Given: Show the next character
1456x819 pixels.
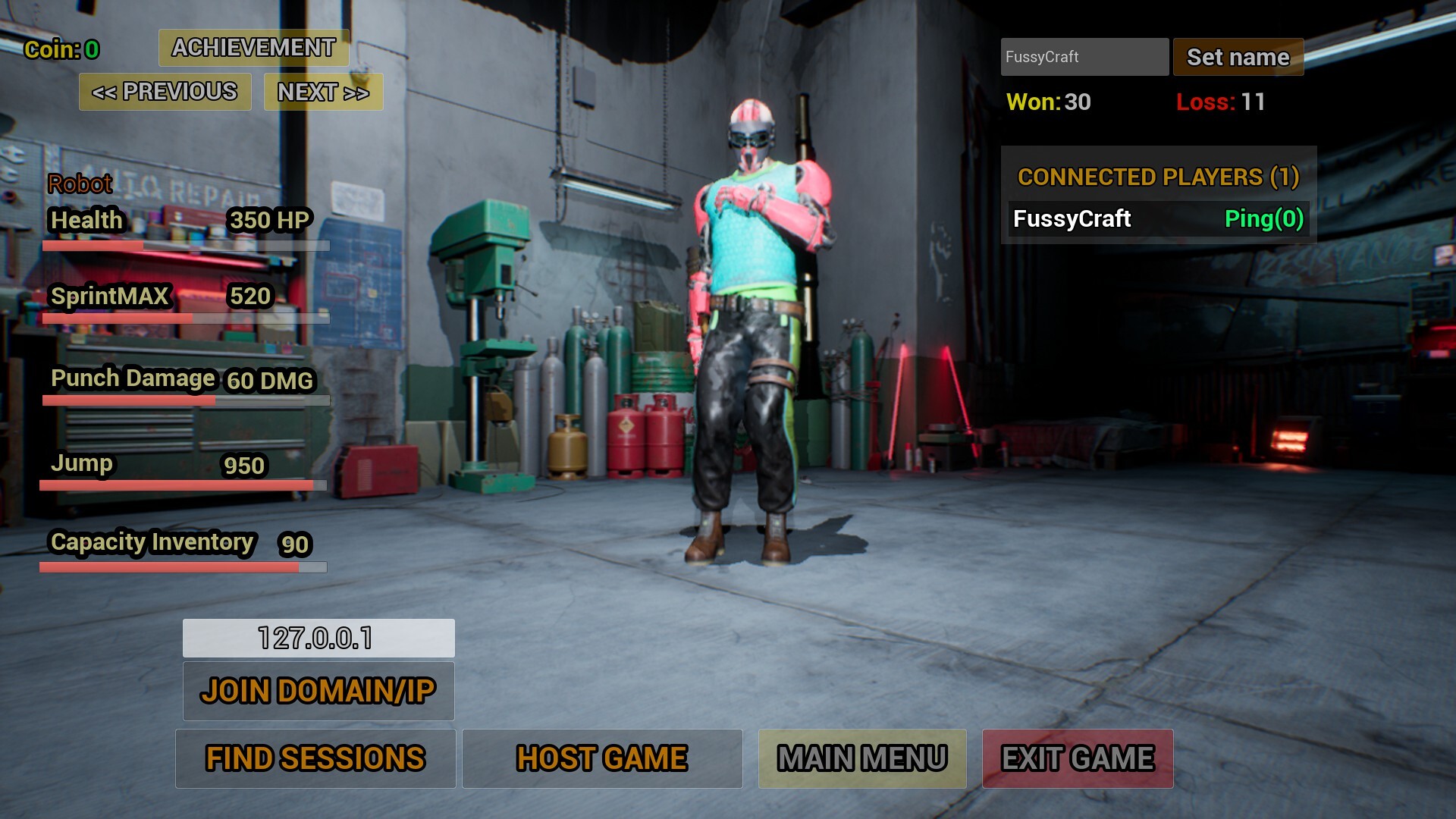Looking at the screenshot, I should (x=323, y=92).
